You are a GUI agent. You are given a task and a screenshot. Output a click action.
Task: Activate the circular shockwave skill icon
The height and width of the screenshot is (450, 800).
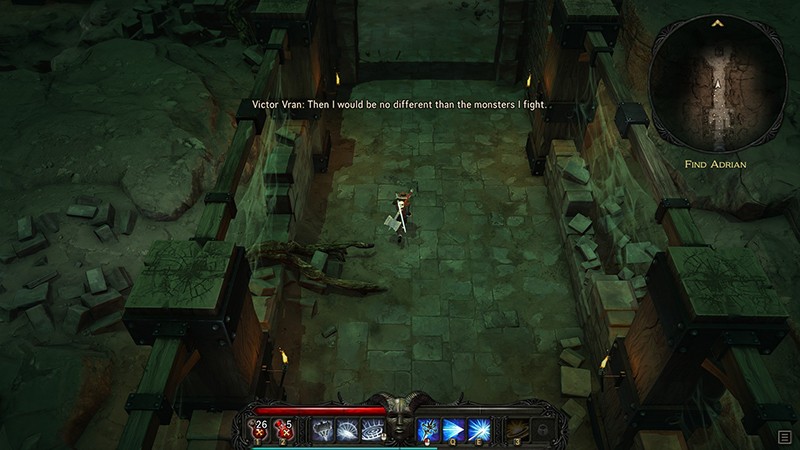click(372, 429)
